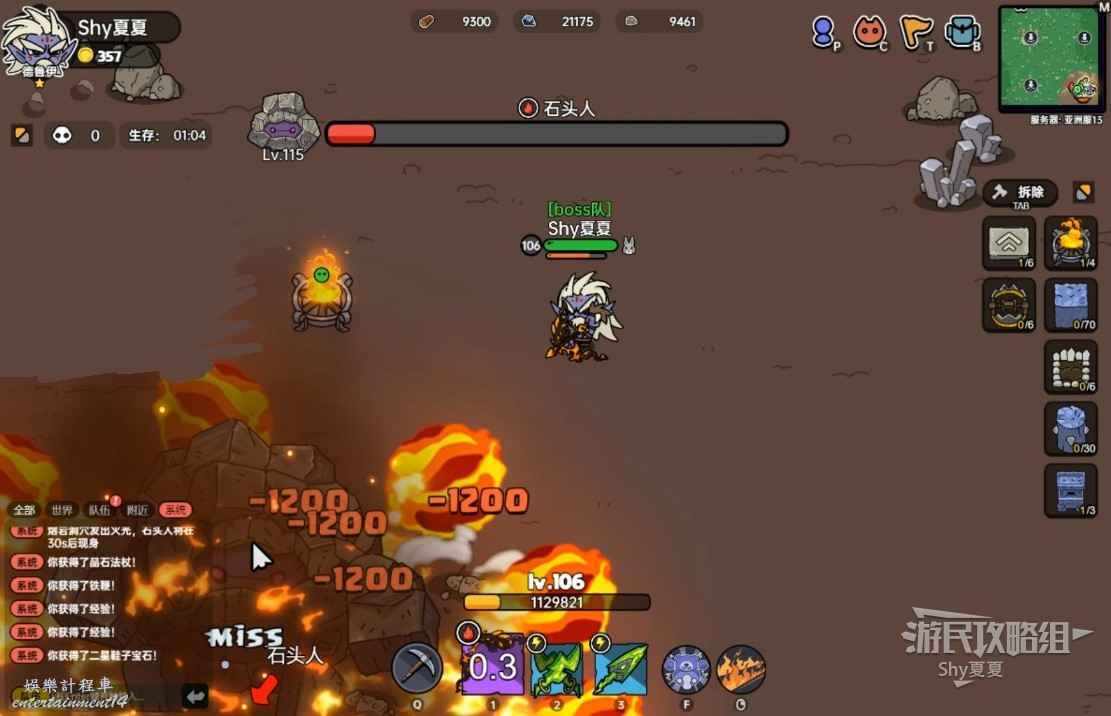The height and width of the screenshot is (716, 1111).
Task: Pick the blue stone golem statue slot
Action: 1070,428
